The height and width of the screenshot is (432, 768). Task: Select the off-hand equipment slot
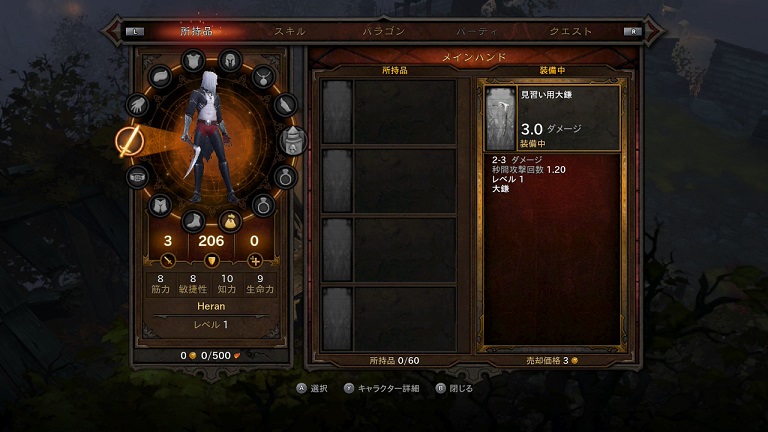click(x=292, y=140)
